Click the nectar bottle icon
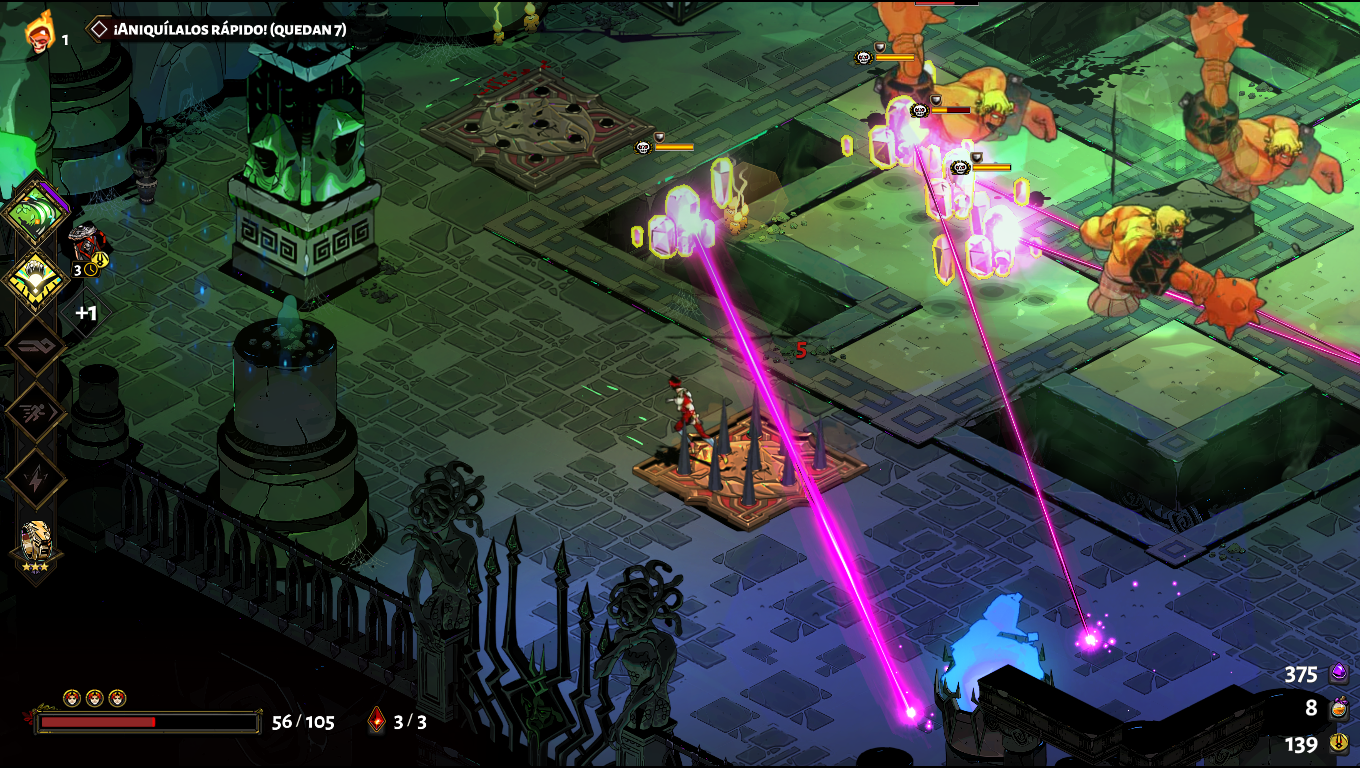 pos(1339,709)
